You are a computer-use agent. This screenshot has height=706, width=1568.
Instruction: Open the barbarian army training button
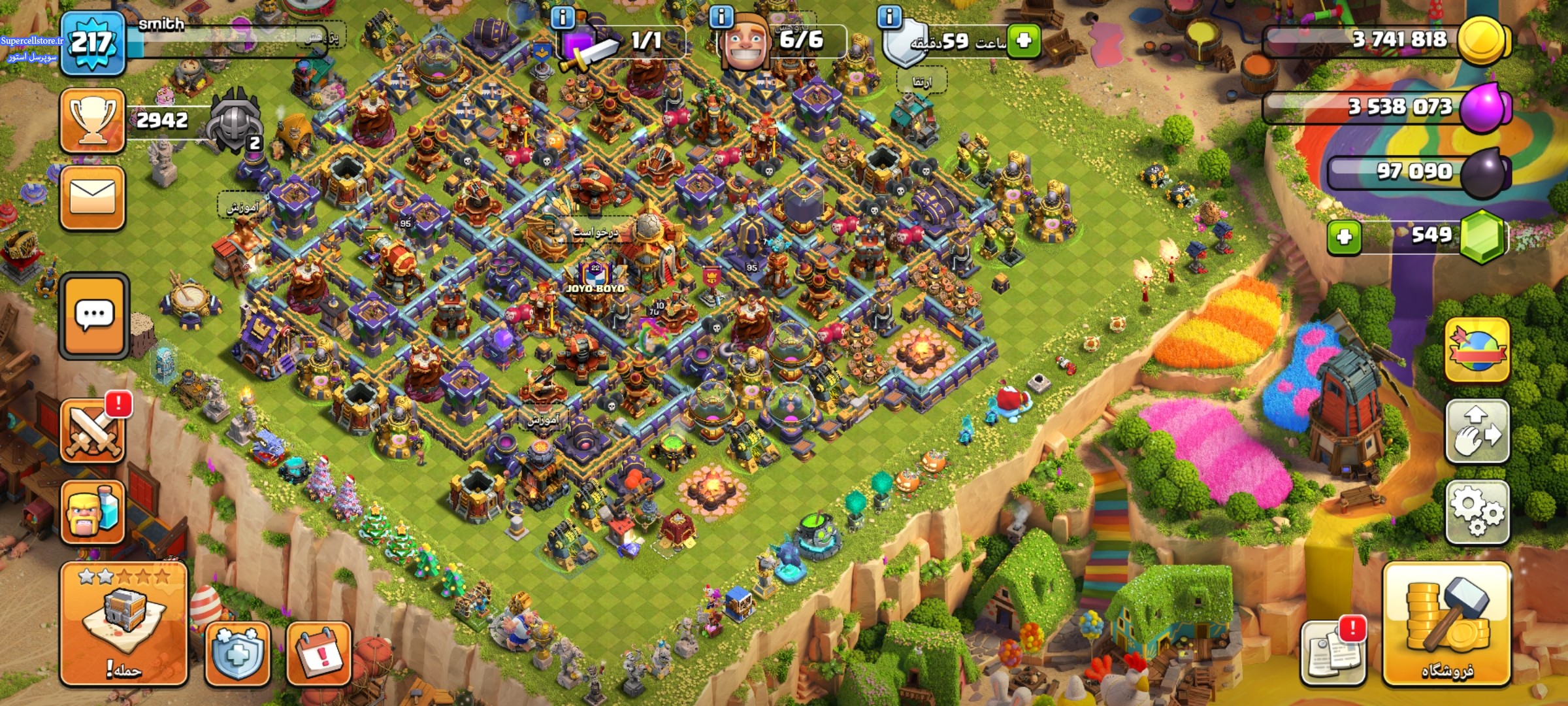(x=92, y=513)
